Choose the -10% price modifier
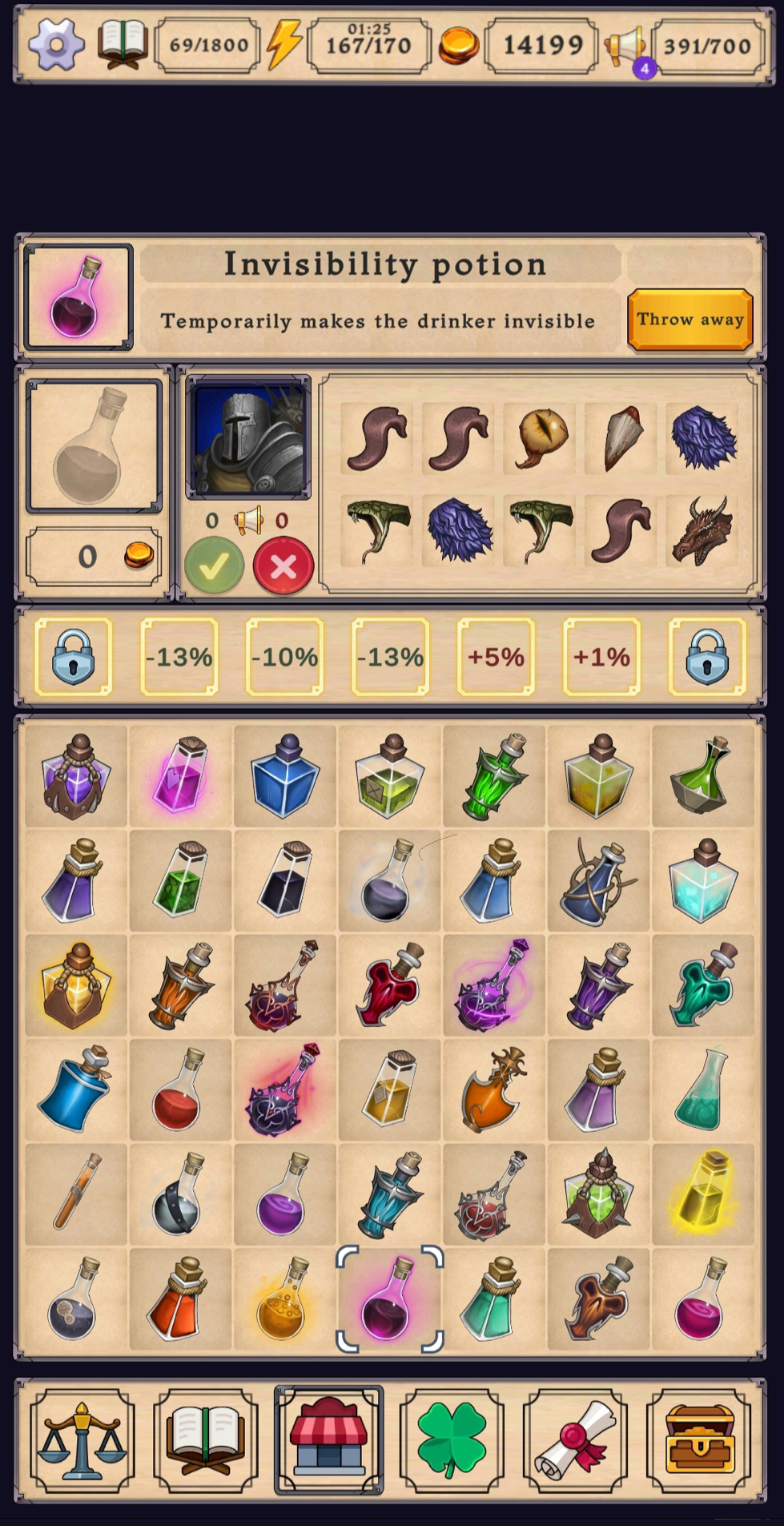The height and width of the screenshot is (1526, 784). (x=284, y=657)
